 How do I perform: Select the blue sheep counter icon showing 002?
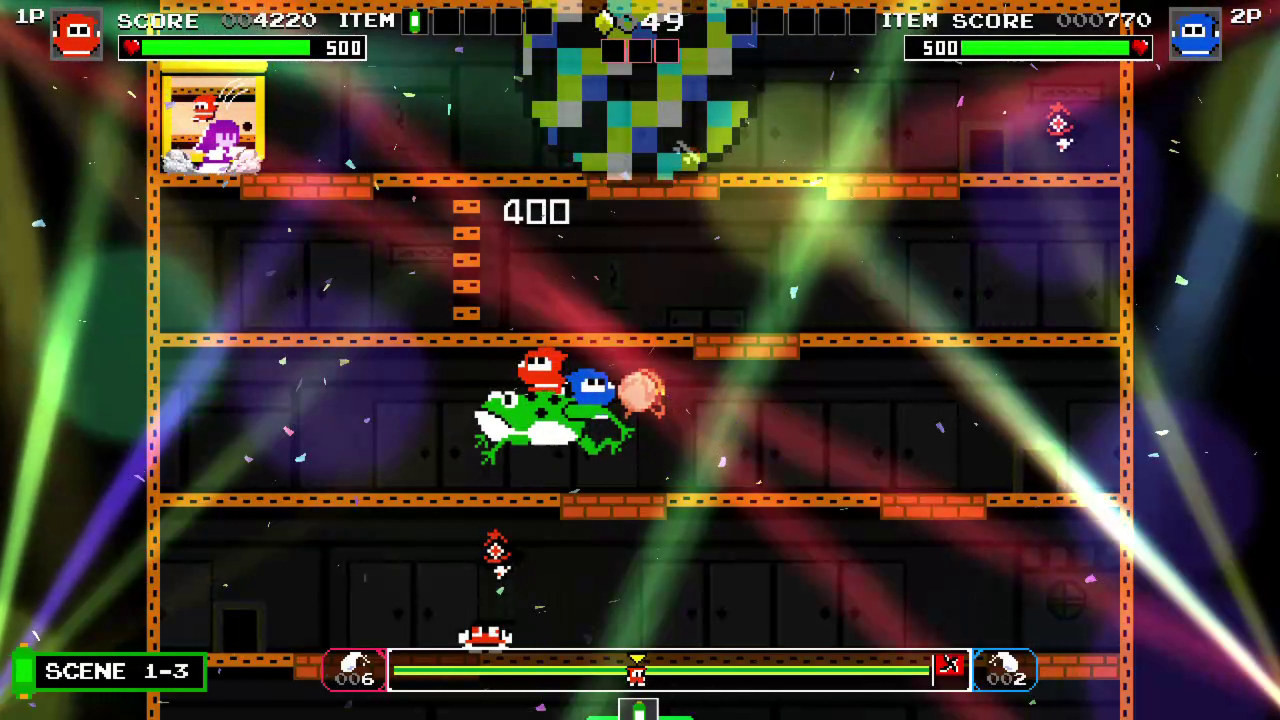click(1005, 668)
